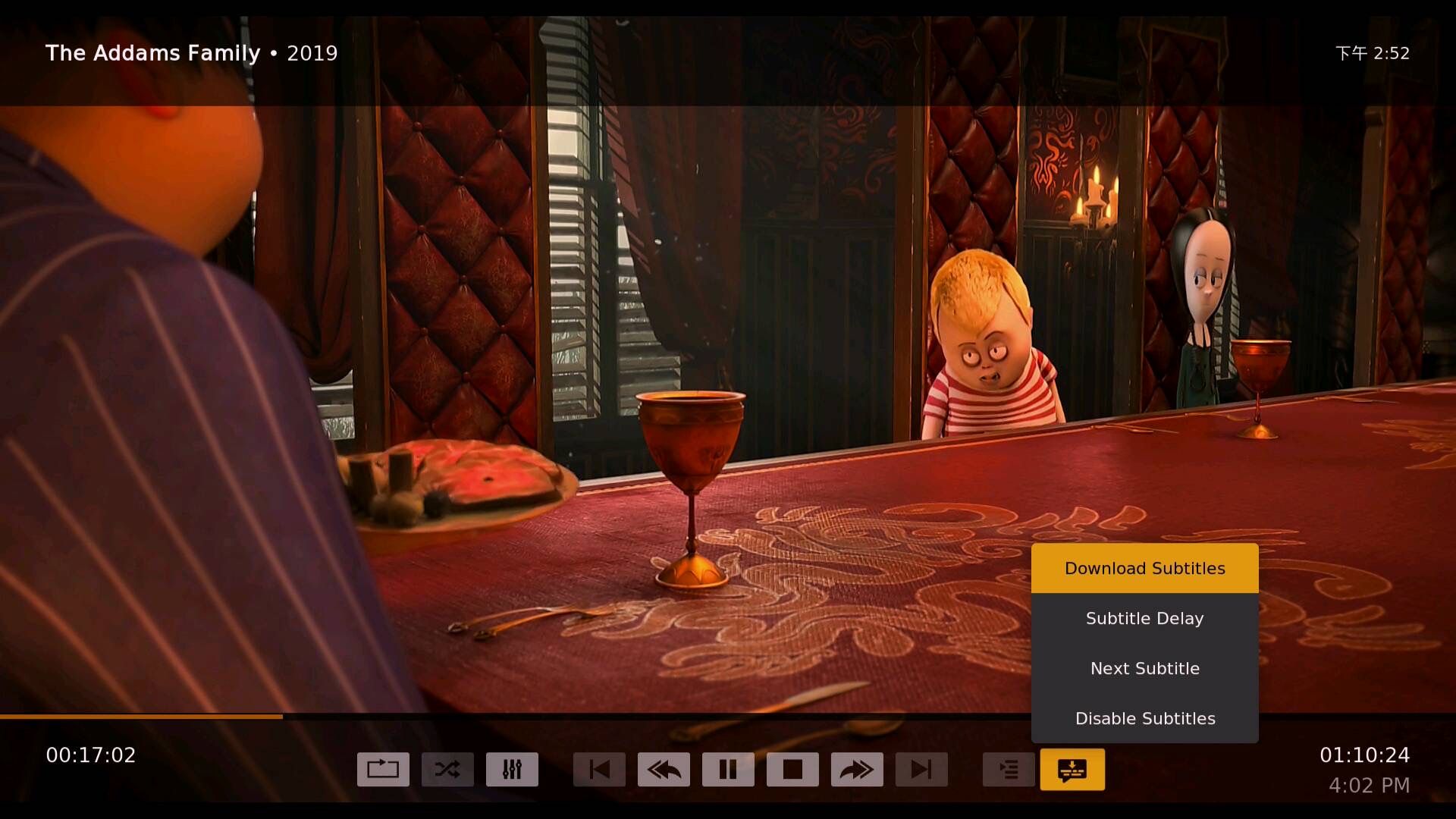The image size is (1456, 819).
Task: Toggle the repeat button
Action: pos(383,770)
